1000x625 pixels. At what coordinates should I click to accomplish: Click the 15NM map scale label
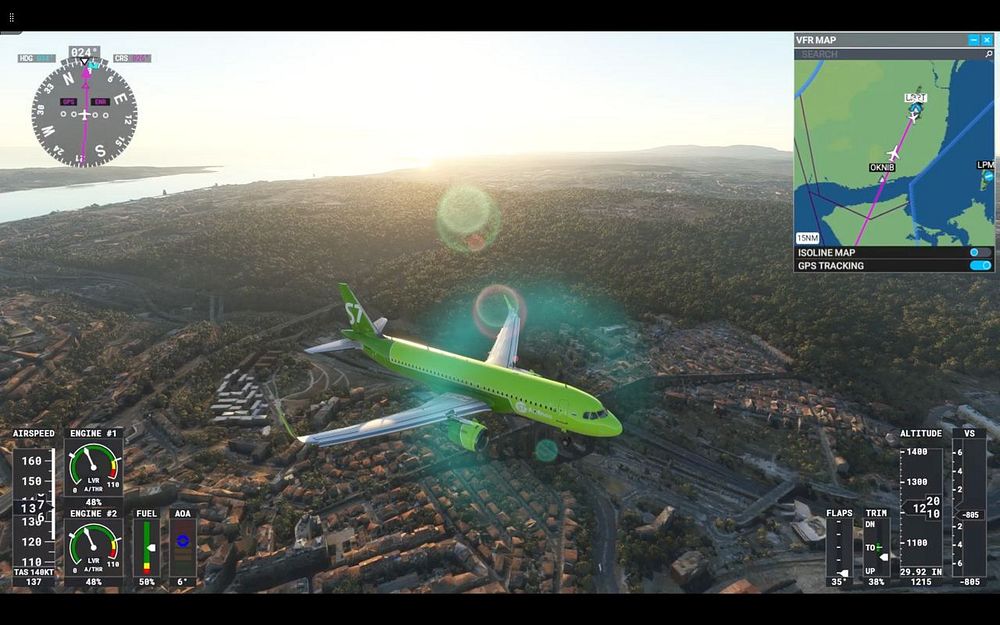coord(807,238)
